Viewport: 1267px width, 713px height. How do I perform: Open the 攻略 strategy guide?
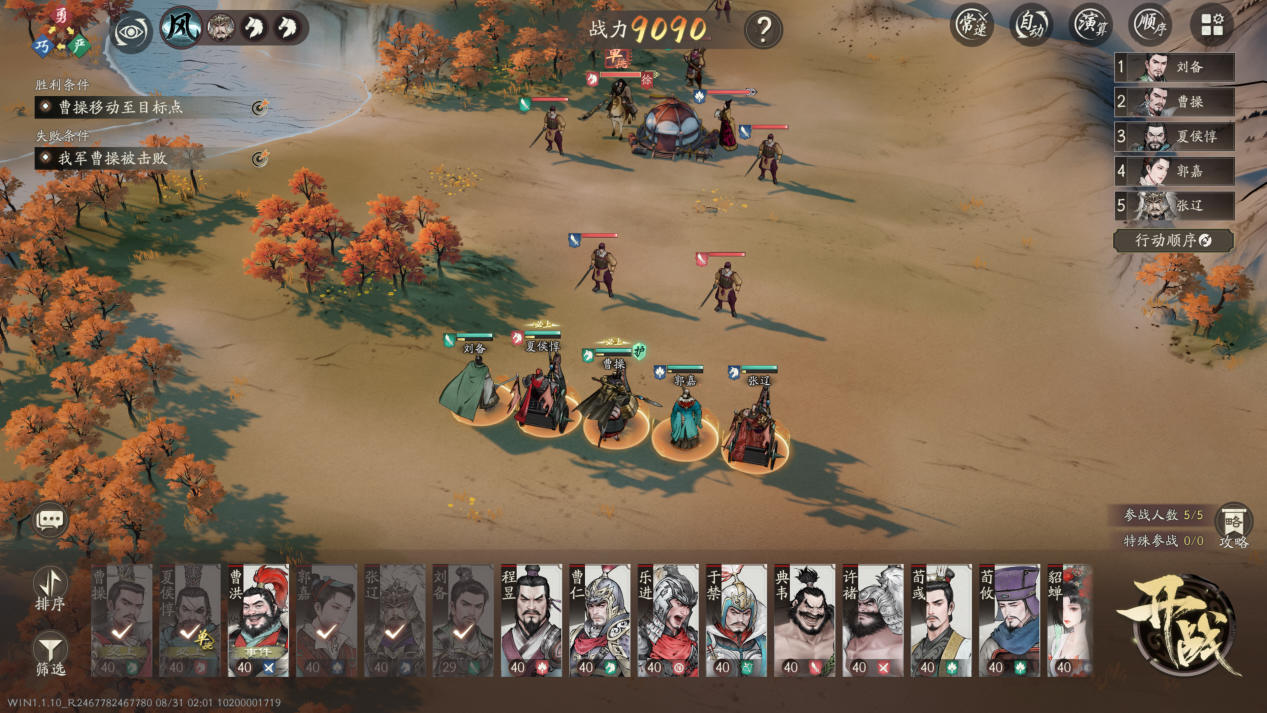pos(1233,524)
